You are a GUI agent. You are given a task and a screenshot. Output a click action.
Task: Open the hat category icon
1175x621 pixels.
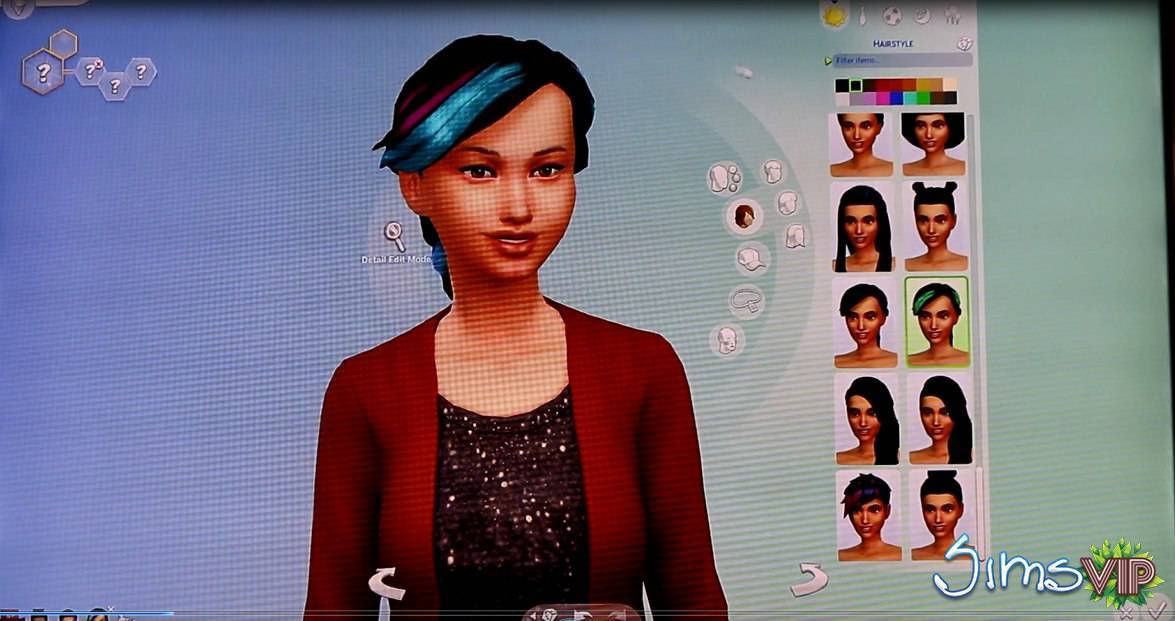coord(751,259)
